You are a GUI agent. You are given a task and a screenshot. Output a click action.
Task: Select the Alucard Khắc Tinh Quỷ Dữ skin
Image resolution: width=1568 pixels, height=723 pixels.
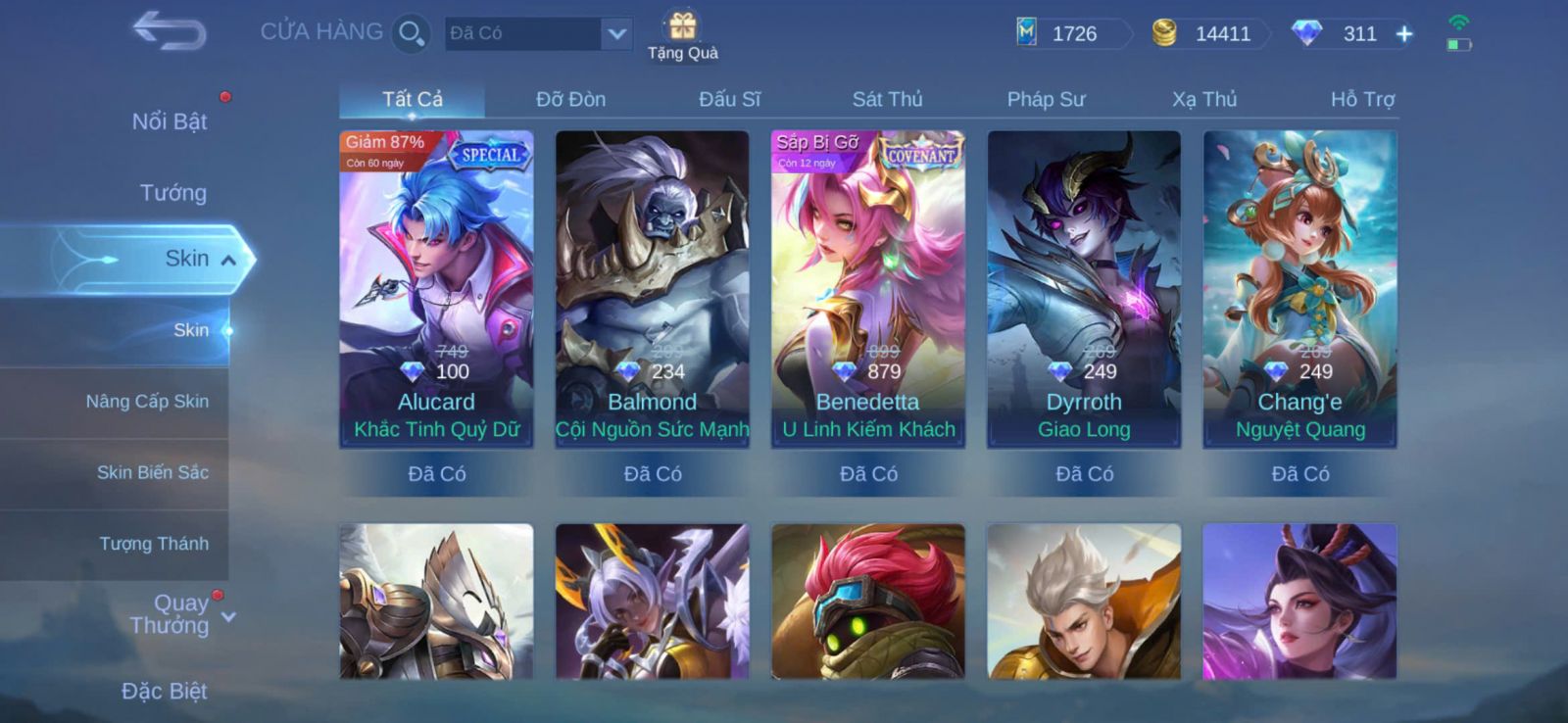click(x=436, y=289)
